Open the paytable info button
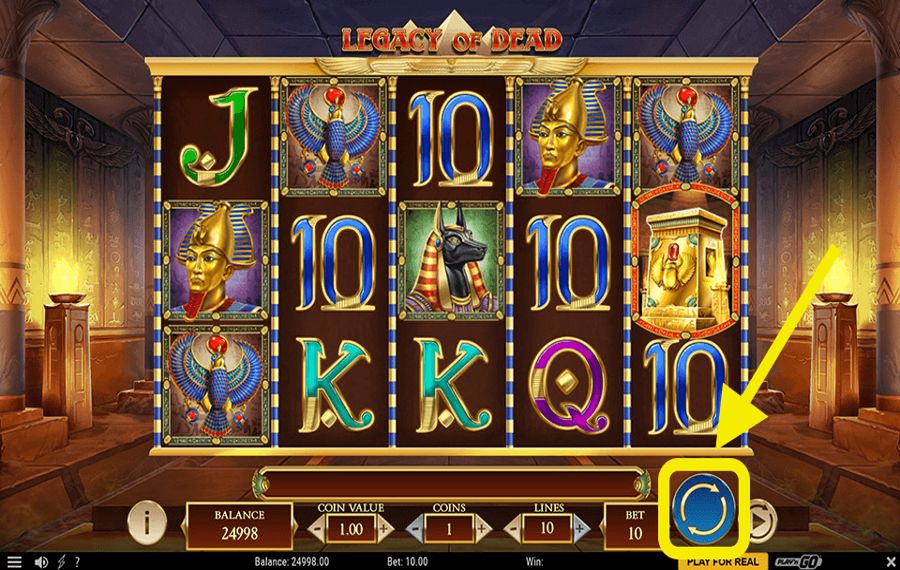900x570 pixels. (x=147, y=521)
